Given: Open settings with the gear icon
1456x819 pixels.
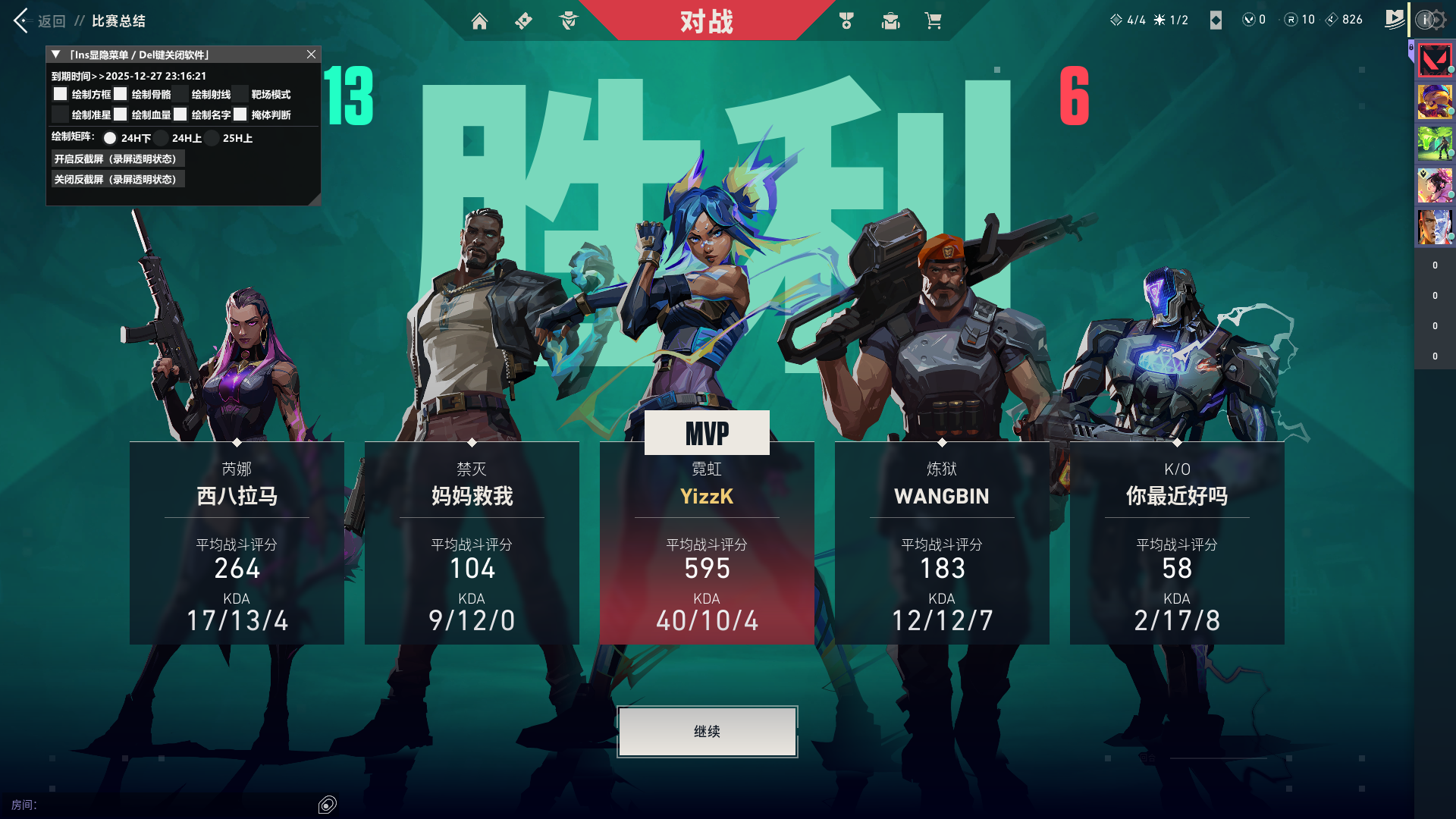Looking at the screenshot, I should (x=1437, y=20).
